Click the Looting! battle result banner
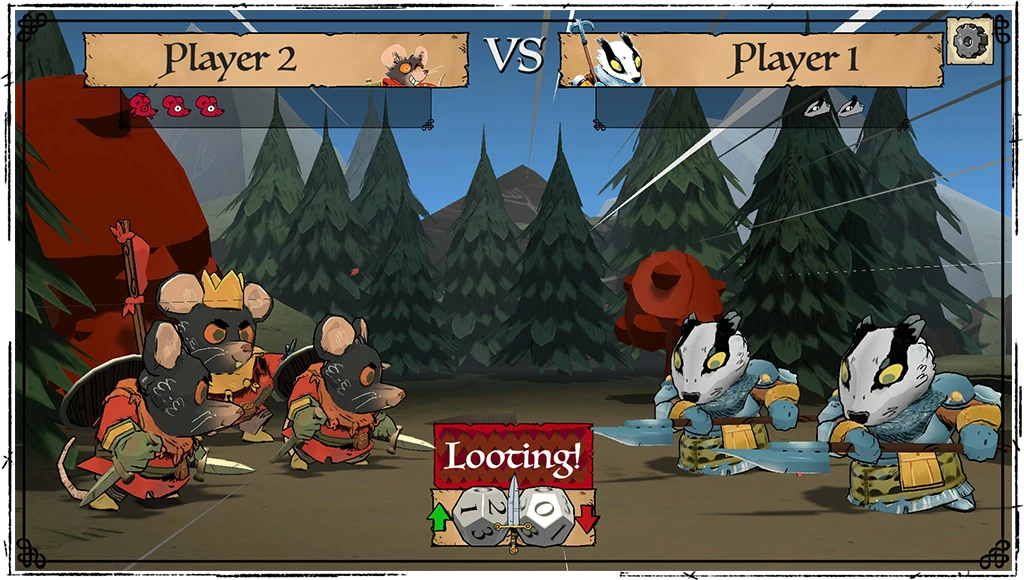Screen dimensions: 1024x580 click(x=512, y=459)
